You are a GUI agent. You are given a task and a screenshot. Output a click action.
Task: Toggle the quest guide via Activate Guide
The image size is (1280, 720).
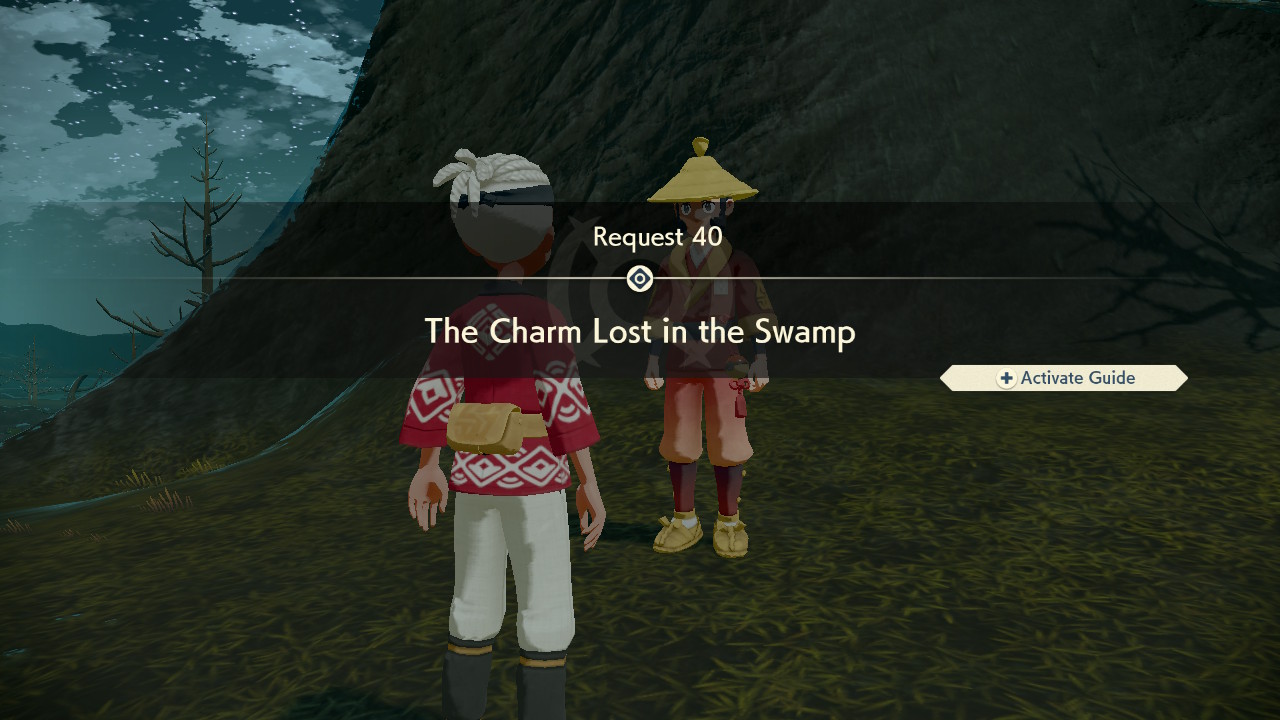[x=1063, y=378]
